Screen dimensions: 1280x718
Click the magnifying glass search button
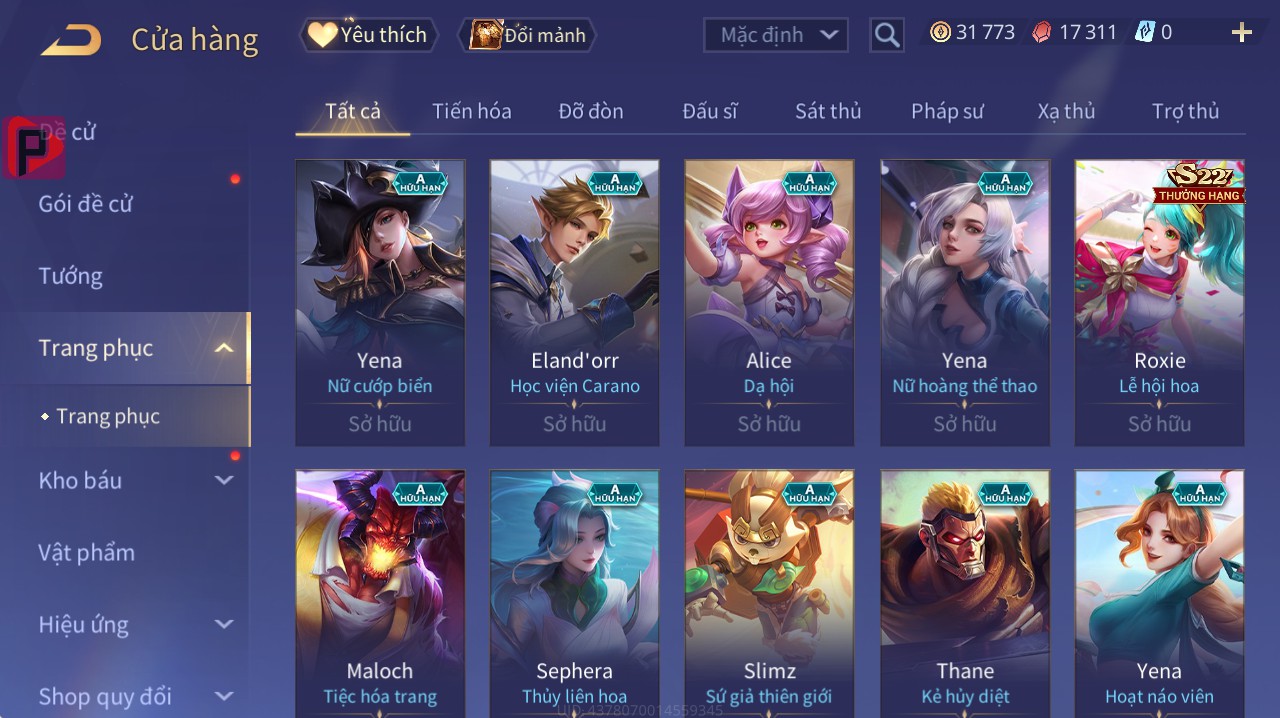click(x=886, y=35)
